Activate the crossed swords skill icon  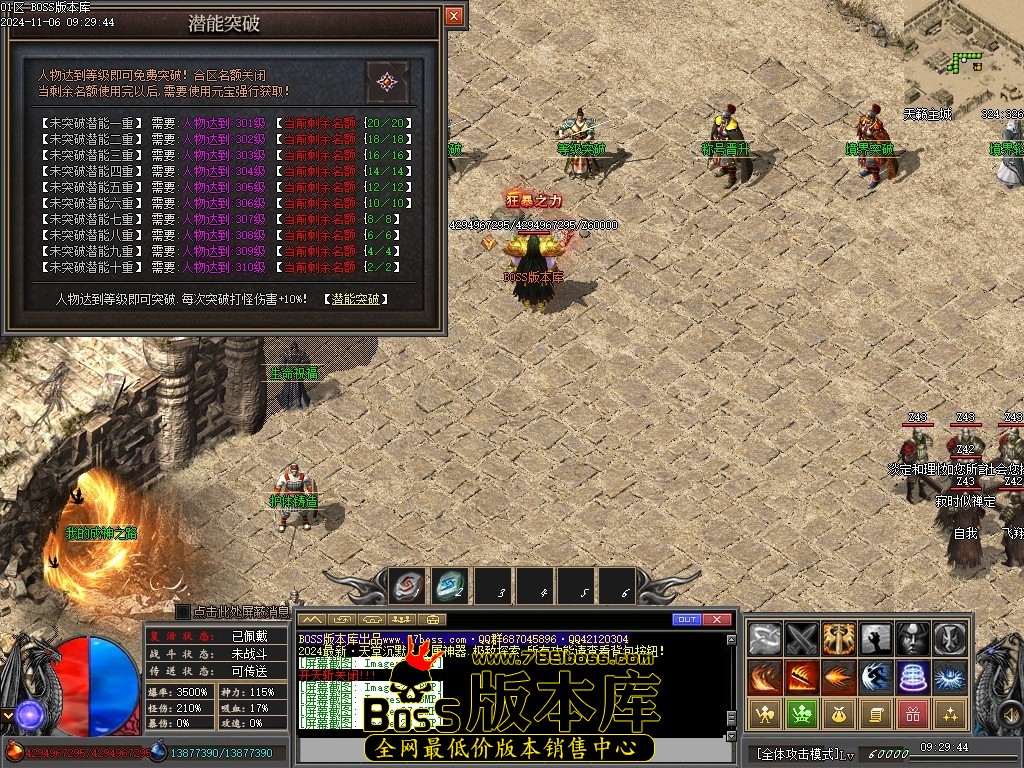(x=802, y=638)
